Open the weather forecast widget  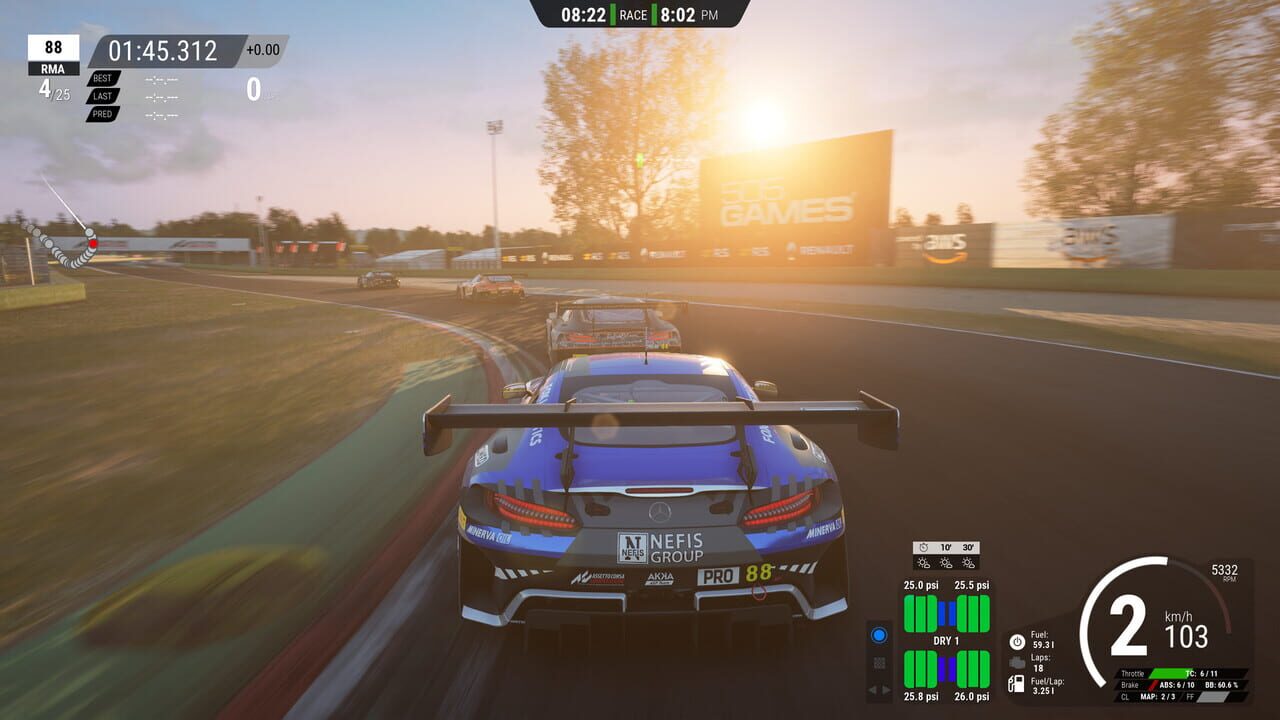946,556
